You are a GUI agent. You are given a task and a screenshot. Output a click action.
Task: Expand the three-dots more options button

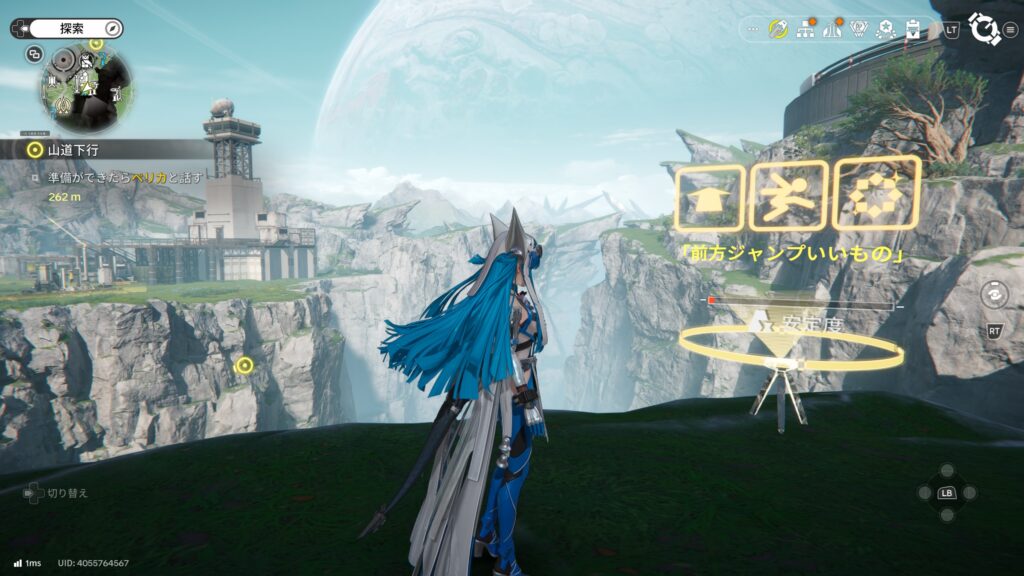(x=752, y=30)
